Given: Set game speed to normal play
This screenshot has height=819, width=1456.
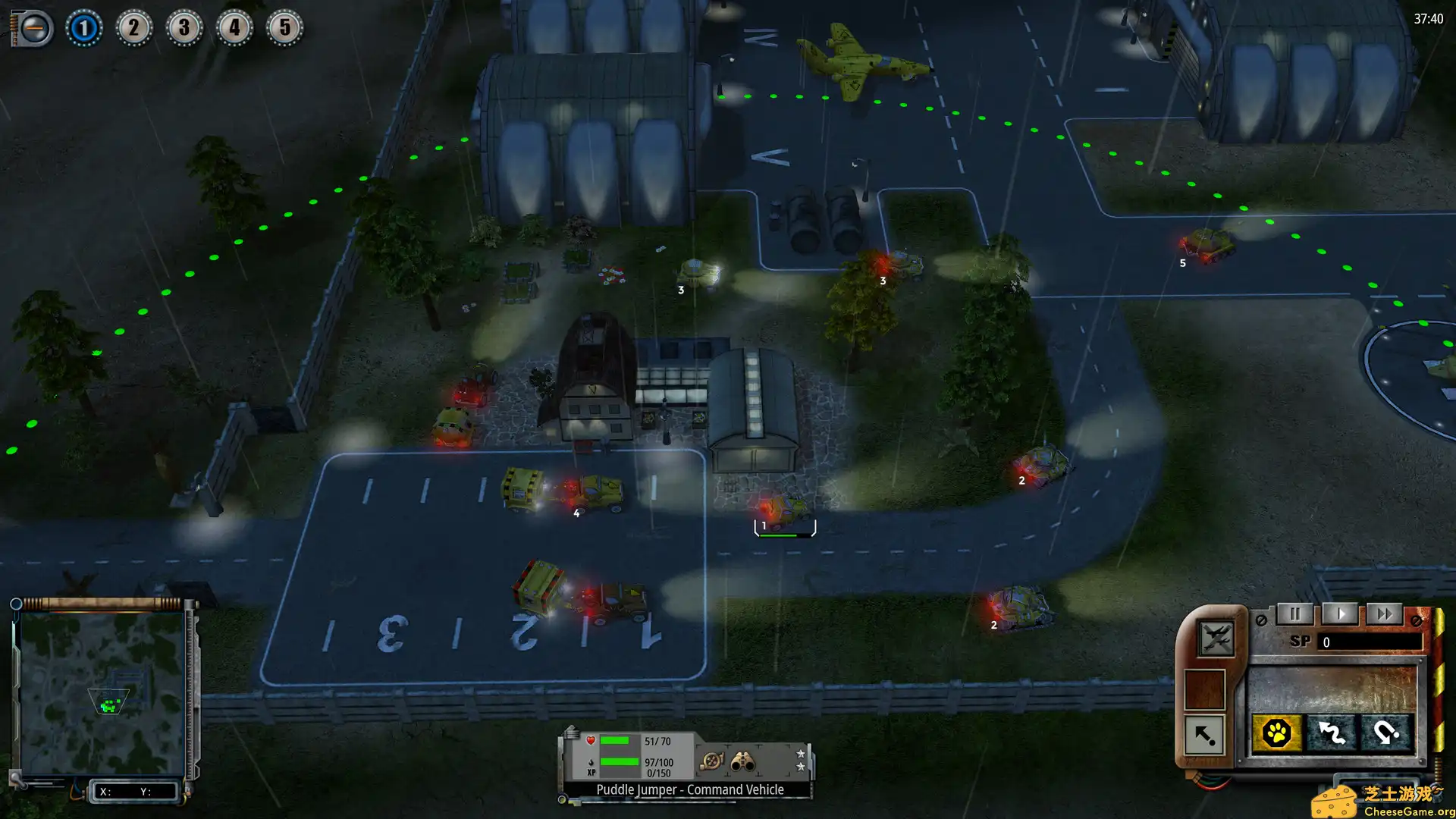Looking at the screenshot, I should tap(1340, 614).
